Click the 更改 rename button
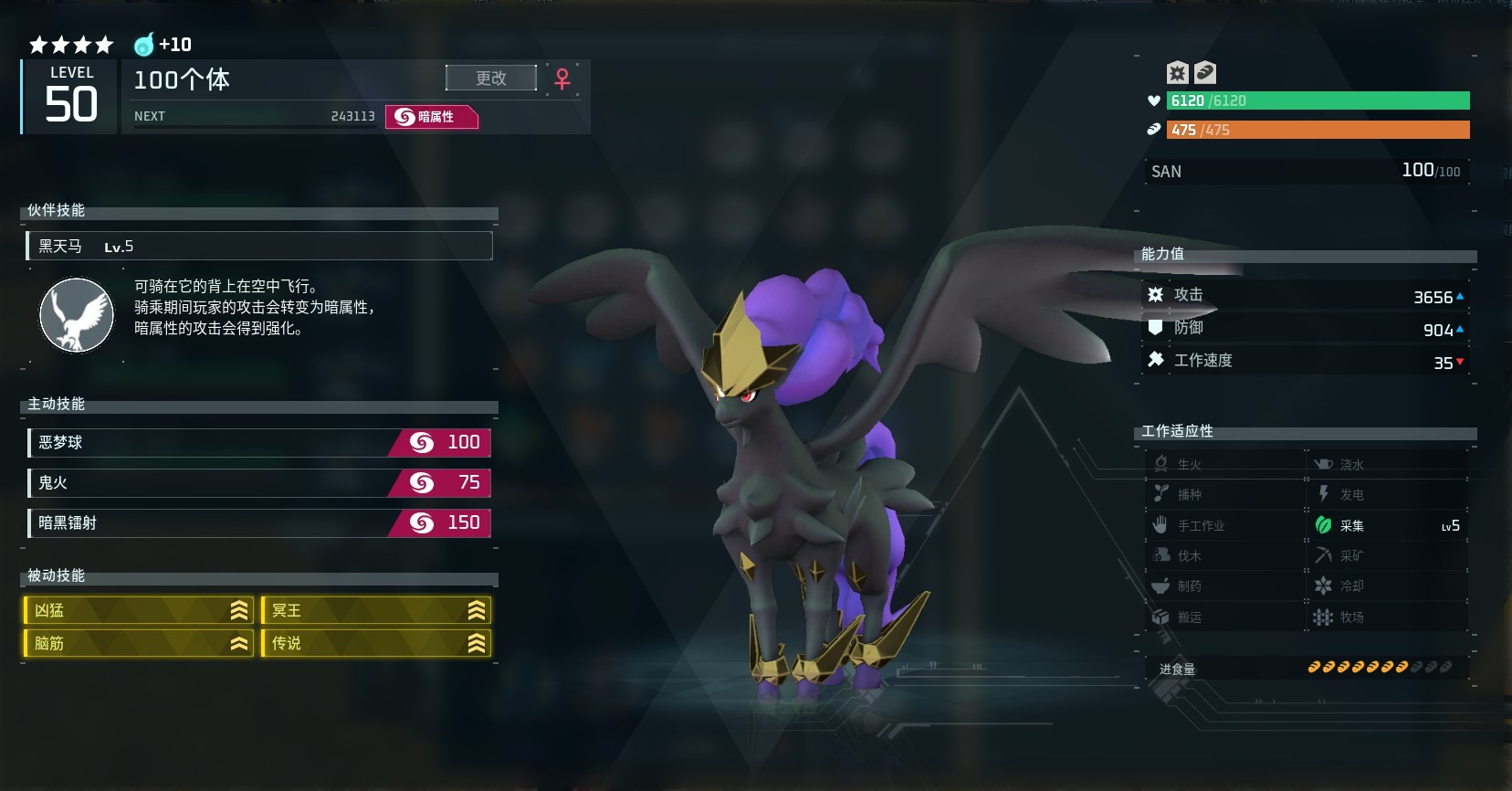 pyautogui.click(x=491, y=79)
